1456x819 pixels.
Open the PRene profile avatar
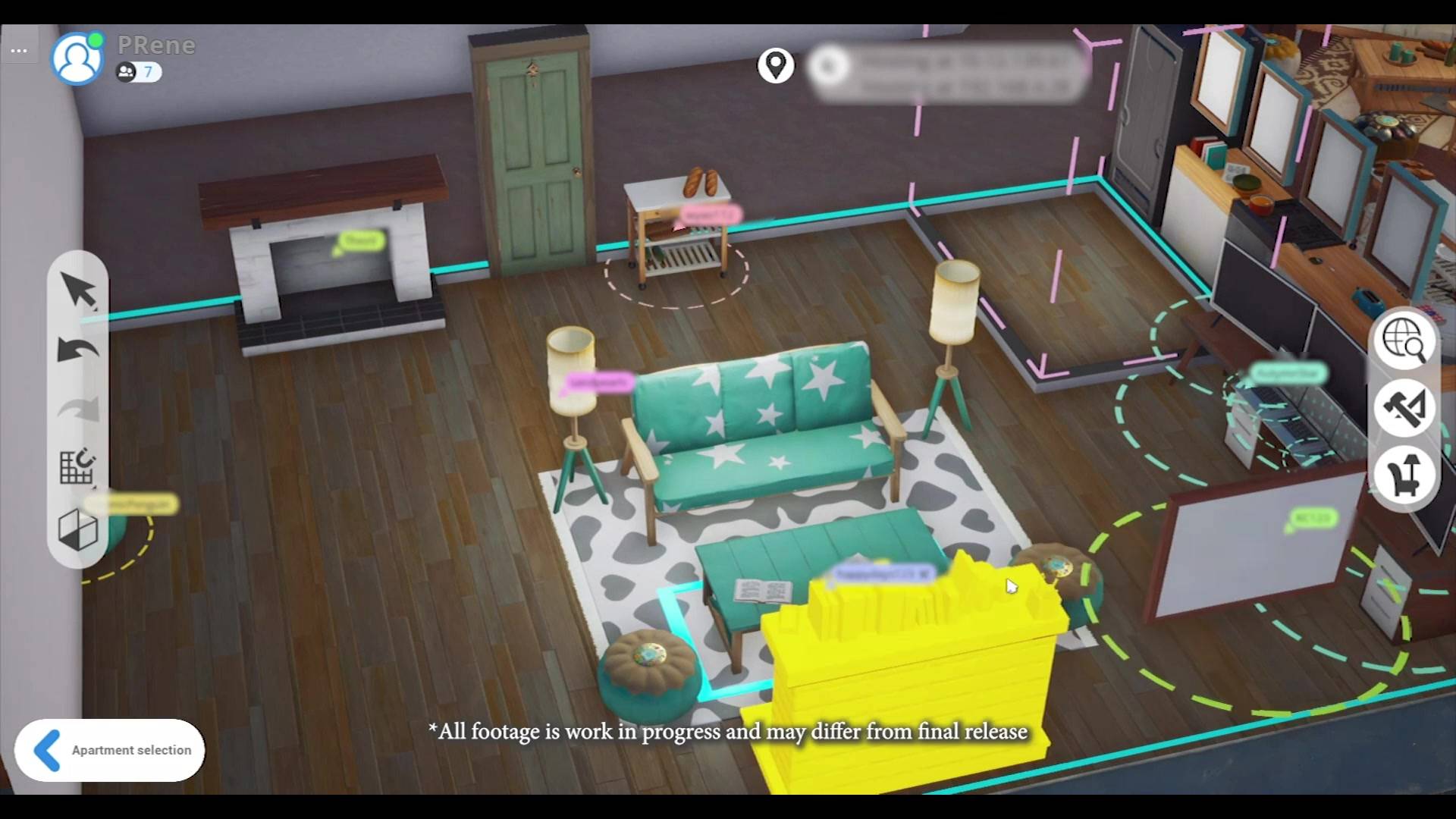(x=77, y=56)
